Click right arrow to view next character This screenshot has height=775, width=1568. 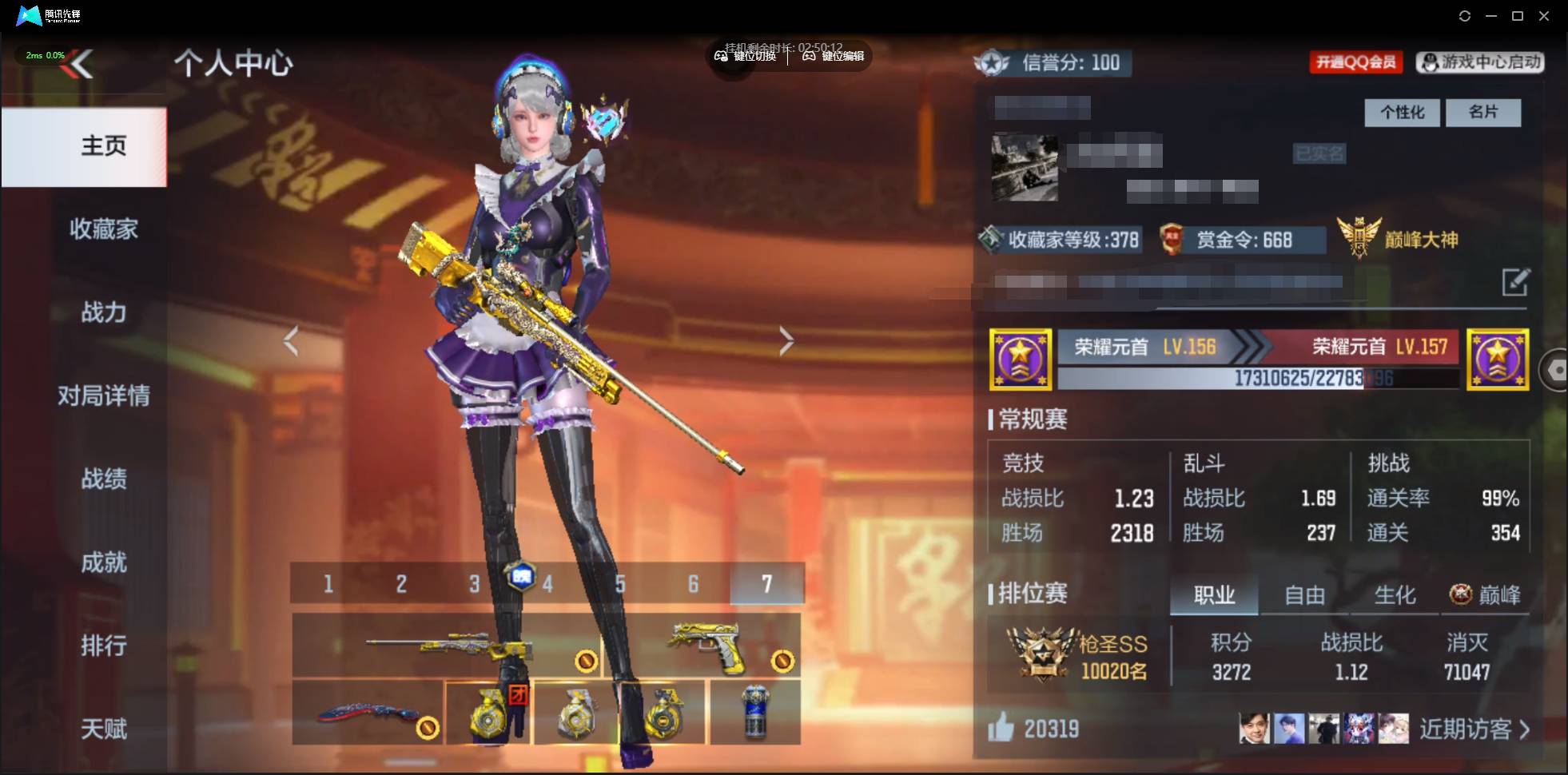point(786,340)
